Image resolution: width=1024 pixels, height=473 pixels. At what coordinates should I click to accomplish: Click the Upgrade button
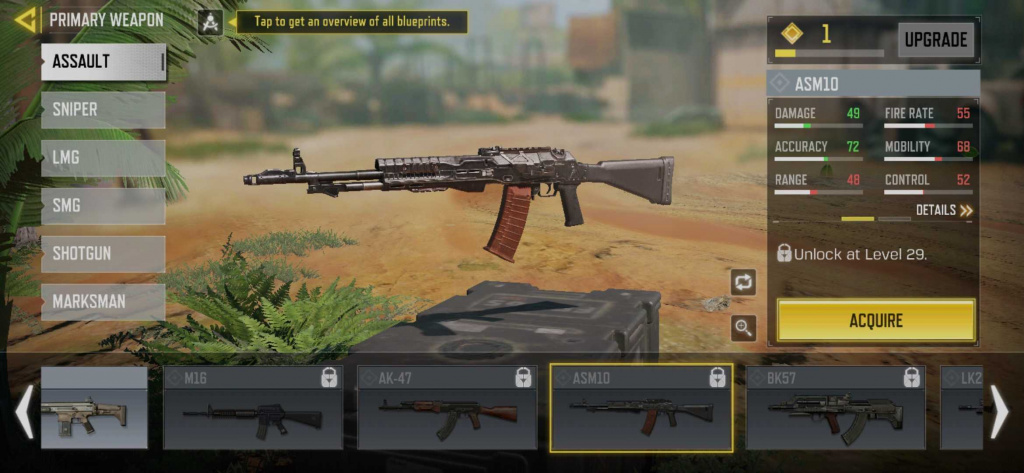[936, 40]
